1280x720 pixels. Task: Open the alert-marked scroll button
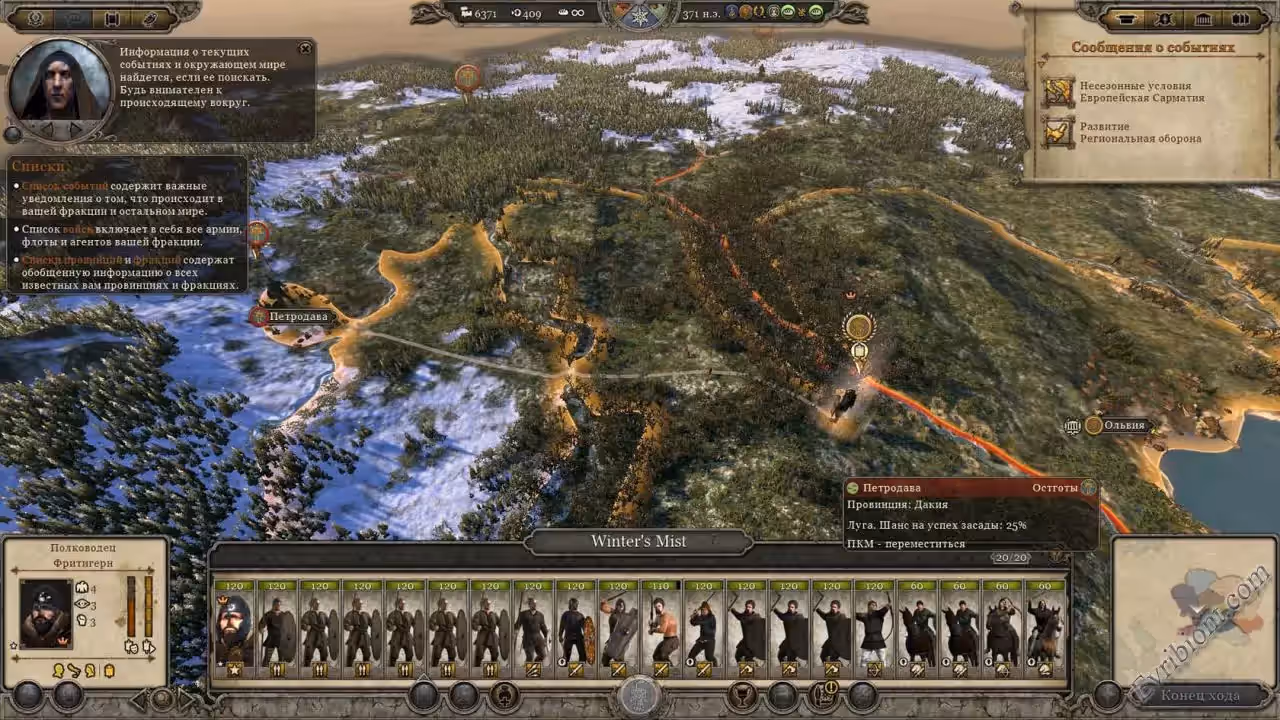[823, 694]
